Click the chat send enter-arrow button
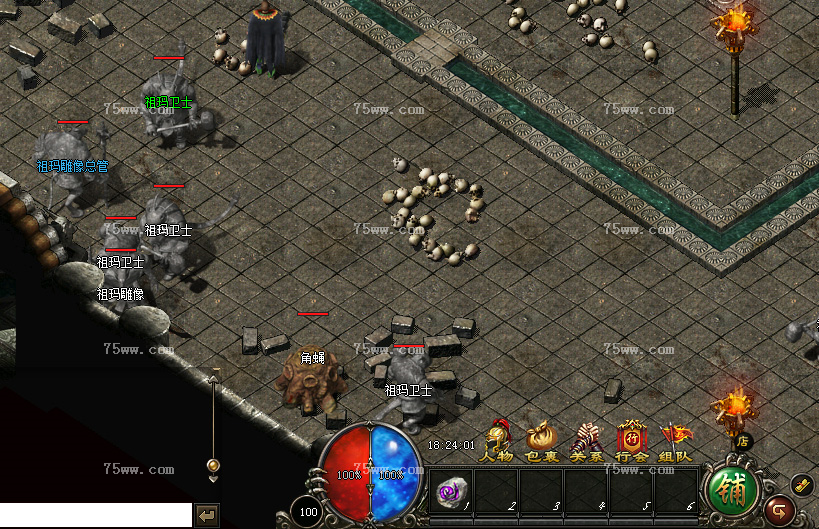 (208, 515)
